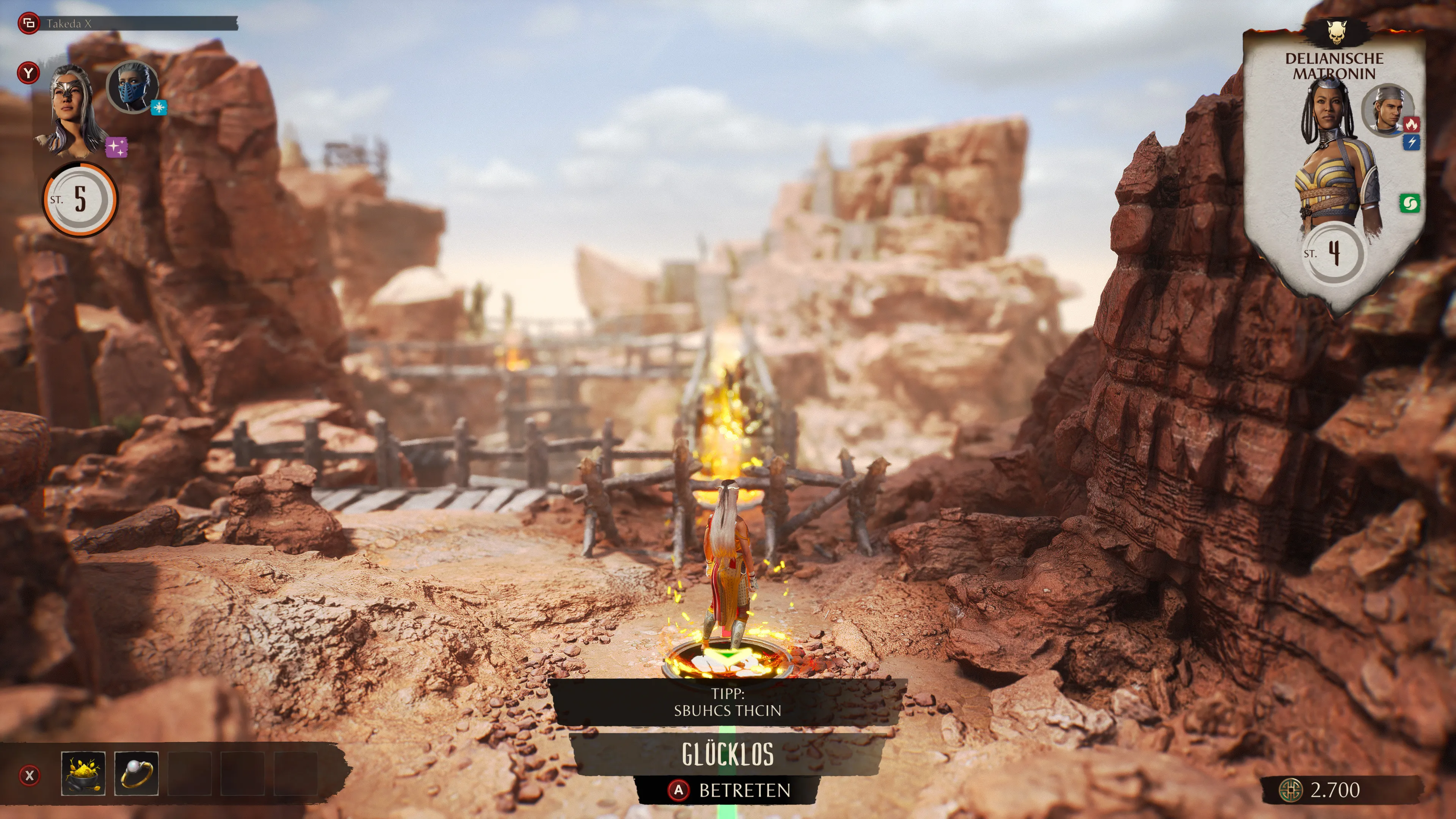This screenshot has width=1456, height=819.
Task: Inspect the cyan ice element badge
Action: pos(159,107)
